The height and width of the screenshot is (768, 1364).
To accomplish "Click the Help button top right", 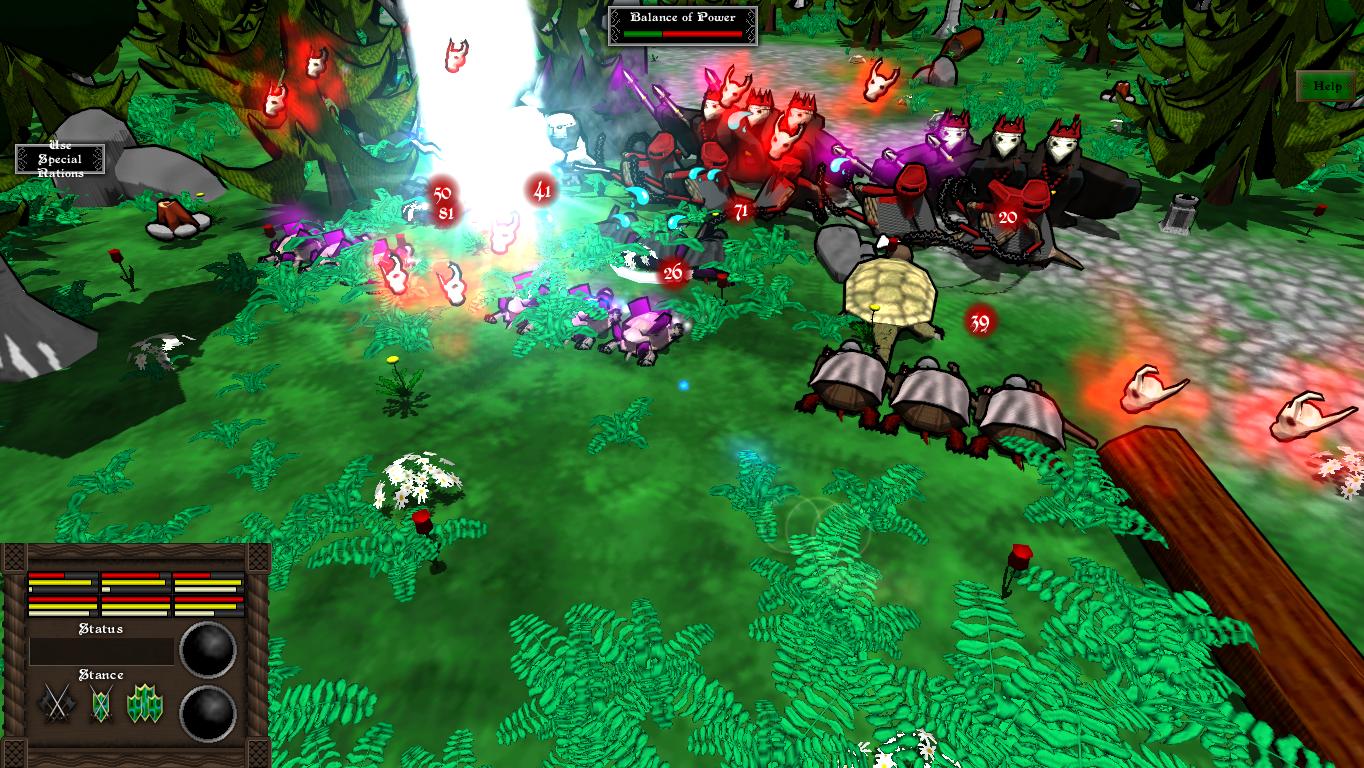I will [x=1327, y=86].
